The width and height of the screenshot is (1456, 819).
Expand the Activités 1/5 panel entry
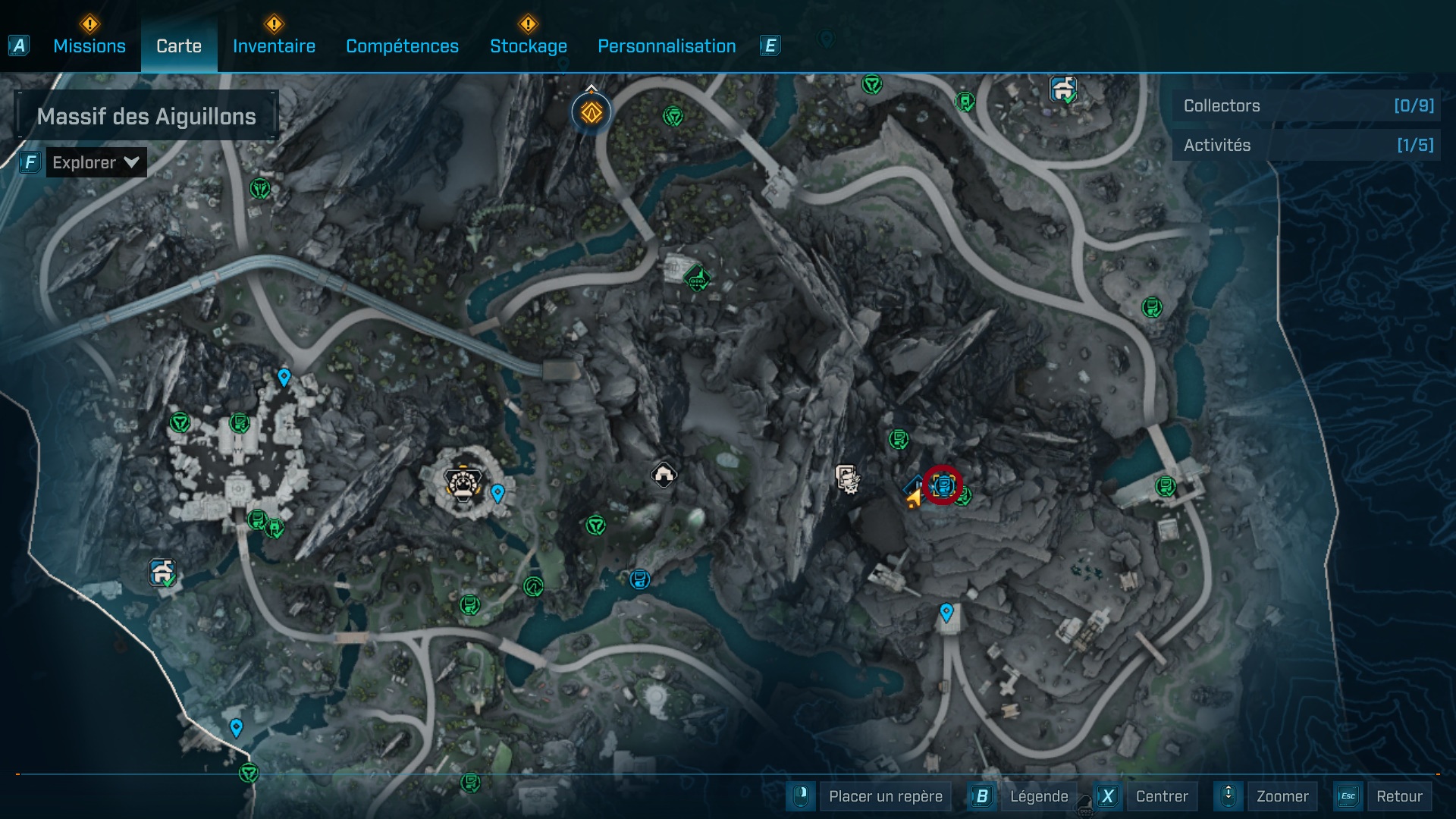pos(1304,145)
